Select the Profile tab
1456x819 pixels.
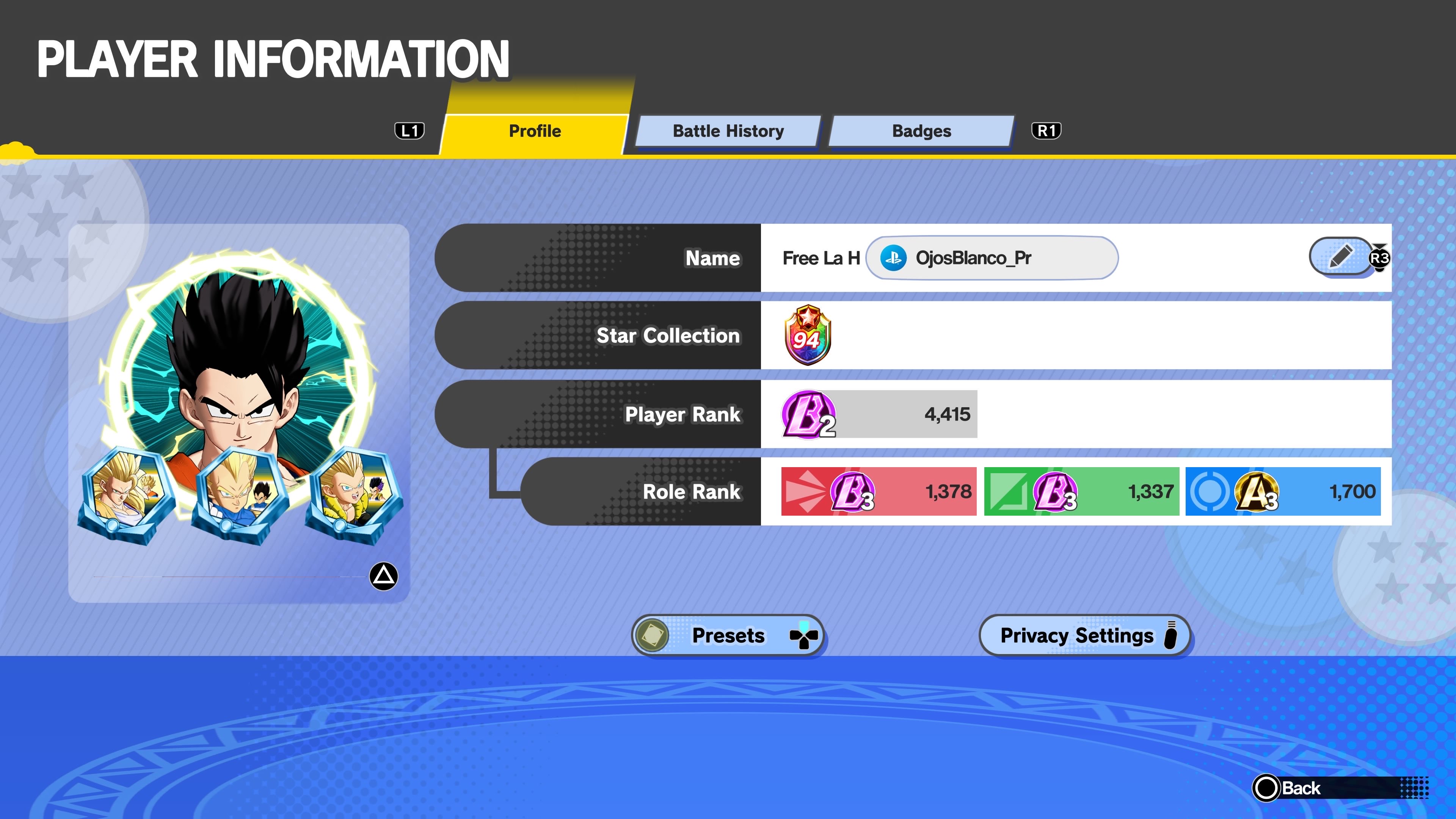point(535,131)
